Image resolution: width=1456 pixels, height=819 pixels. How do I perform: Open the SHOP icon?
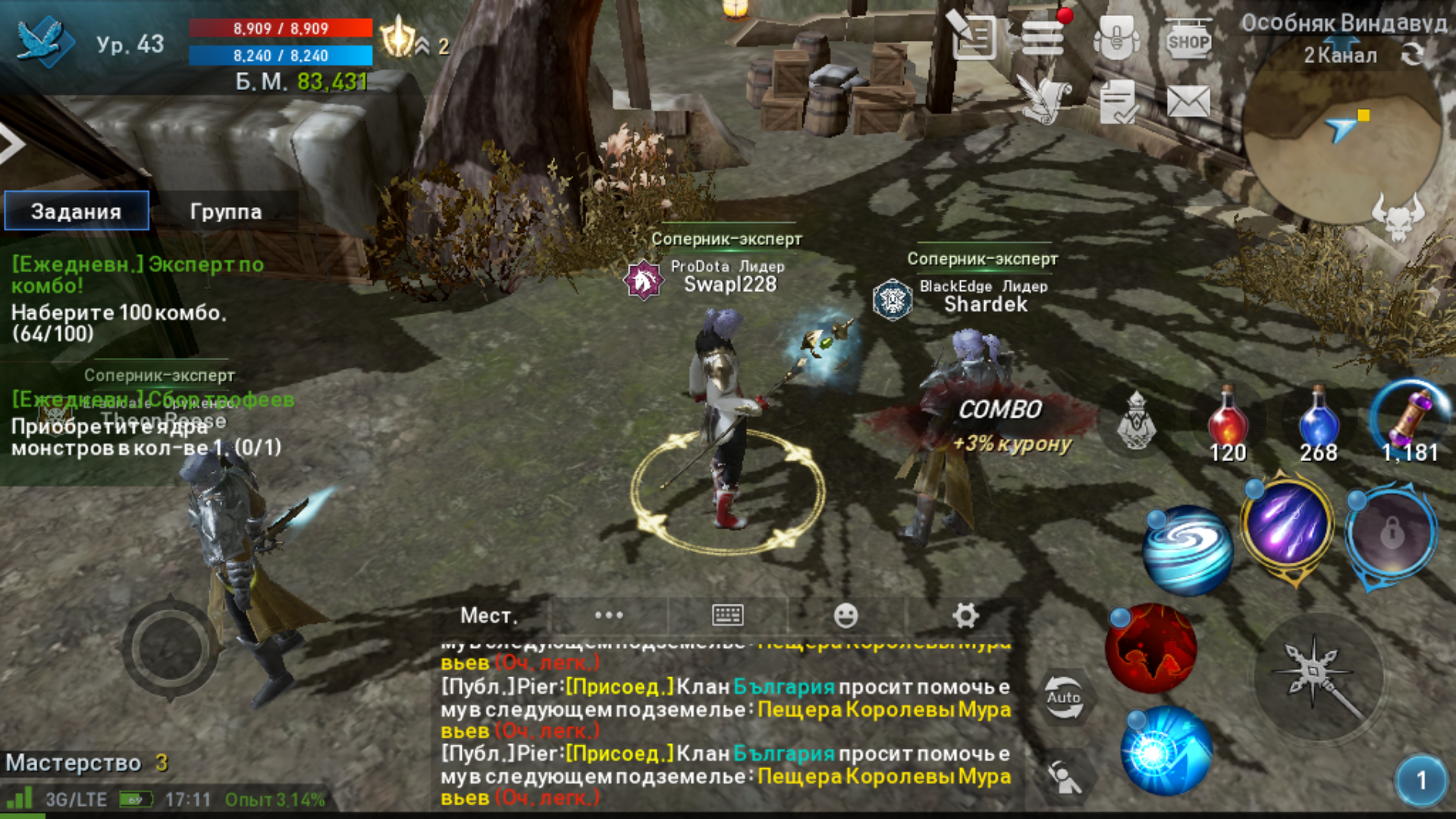coord(1188,40)
